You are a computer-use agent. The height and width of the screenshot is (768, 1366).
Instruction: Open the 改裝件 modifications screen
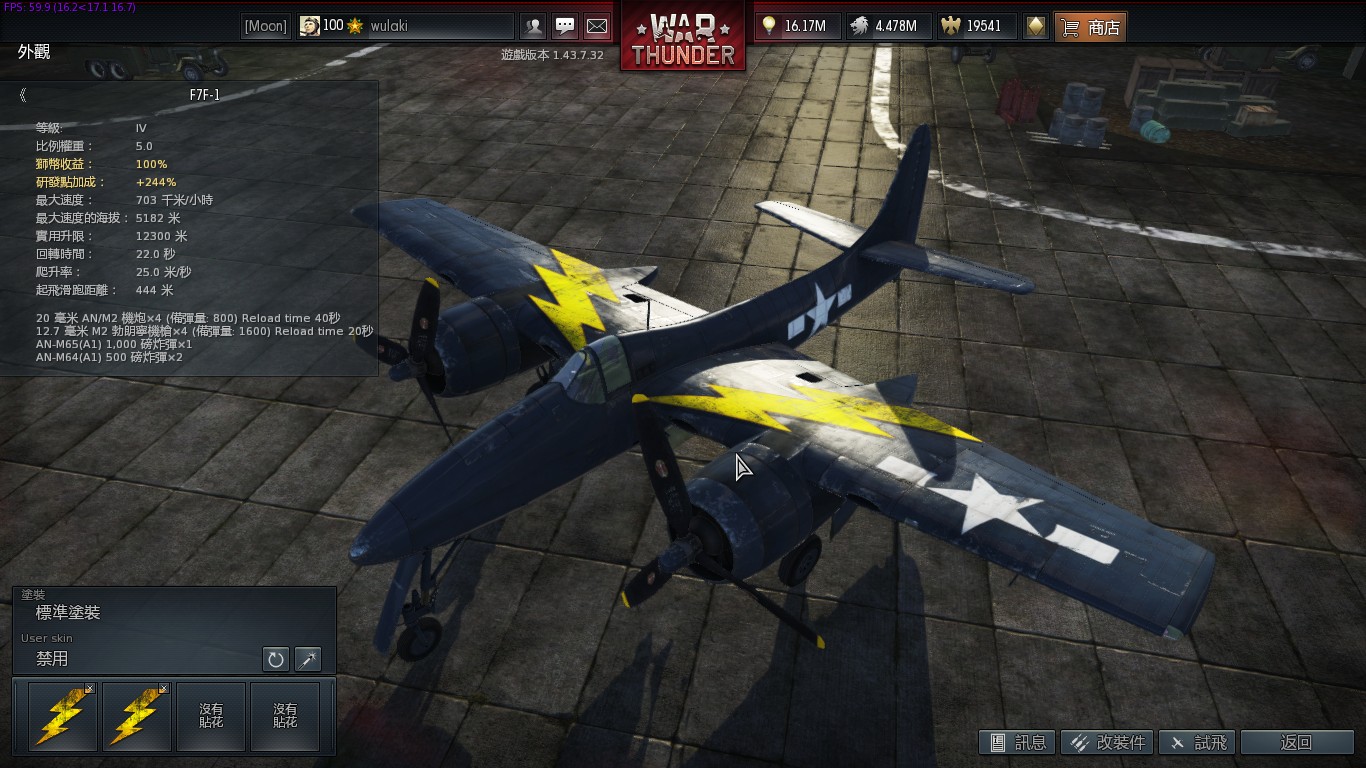pos(1107,742)
